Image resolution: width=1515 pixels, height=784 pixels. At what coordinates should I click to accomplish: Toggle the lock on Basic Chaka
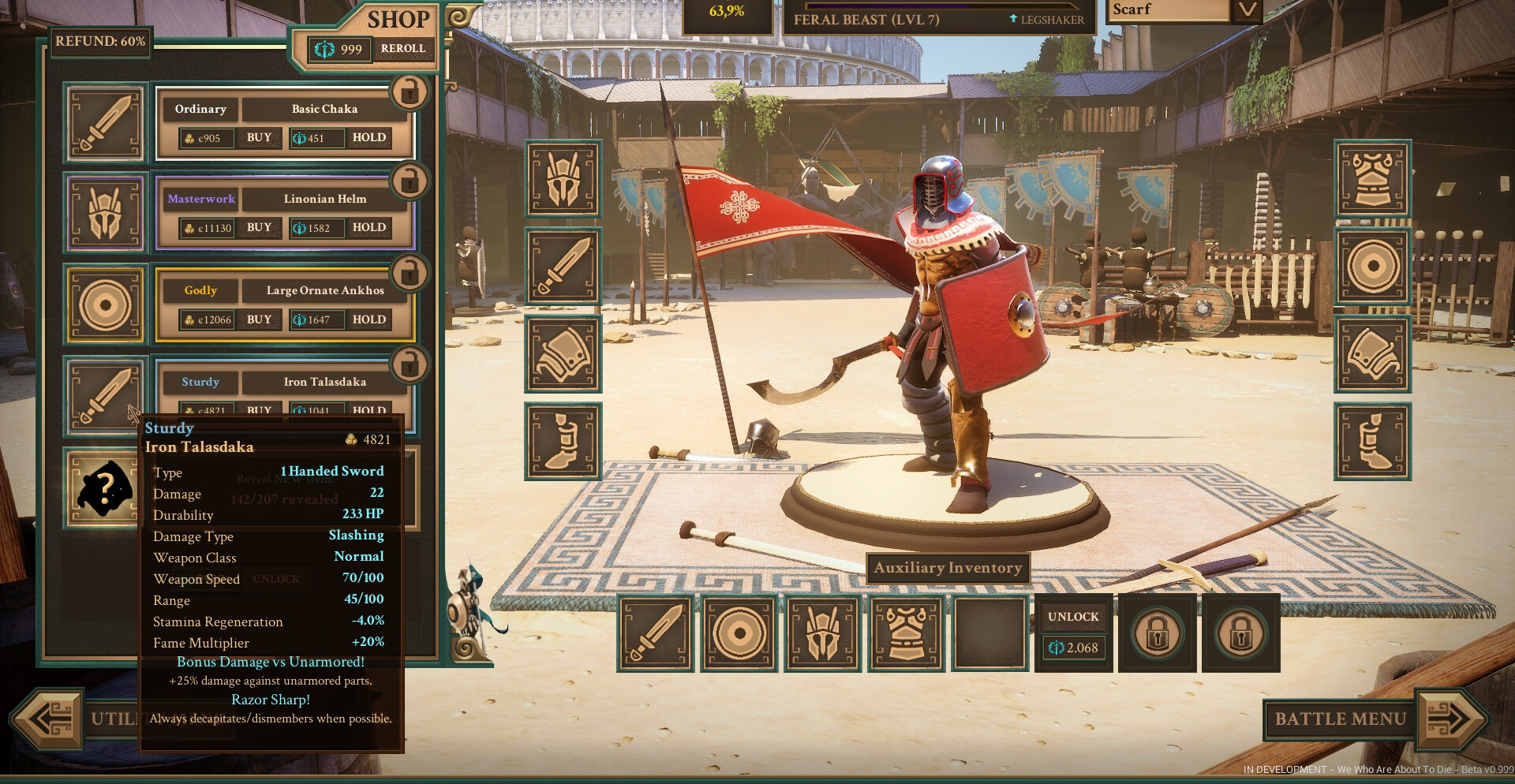[409, 91]
